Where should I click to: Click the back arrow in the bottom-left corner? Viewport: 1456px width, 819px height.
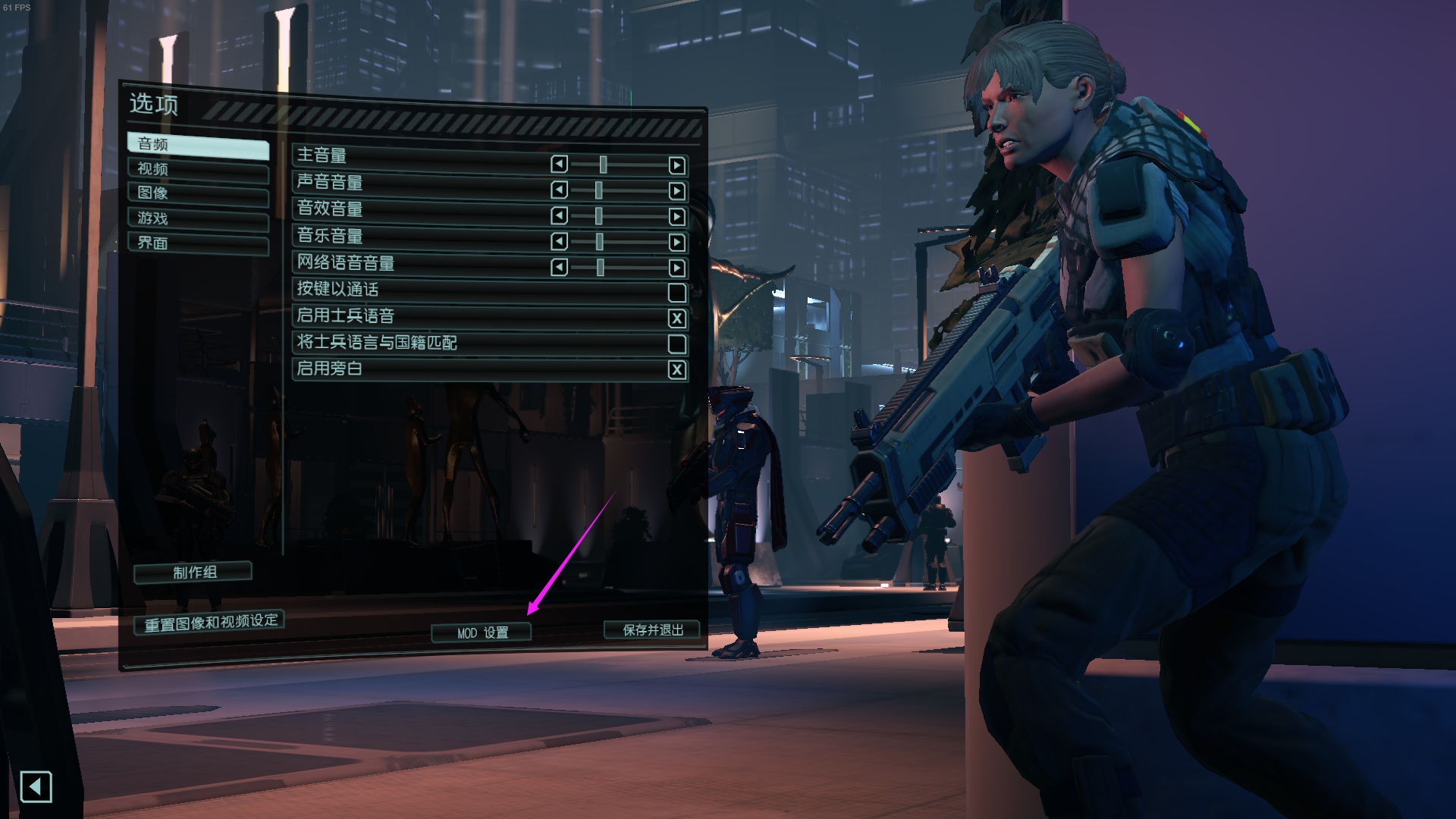[36, 787]
